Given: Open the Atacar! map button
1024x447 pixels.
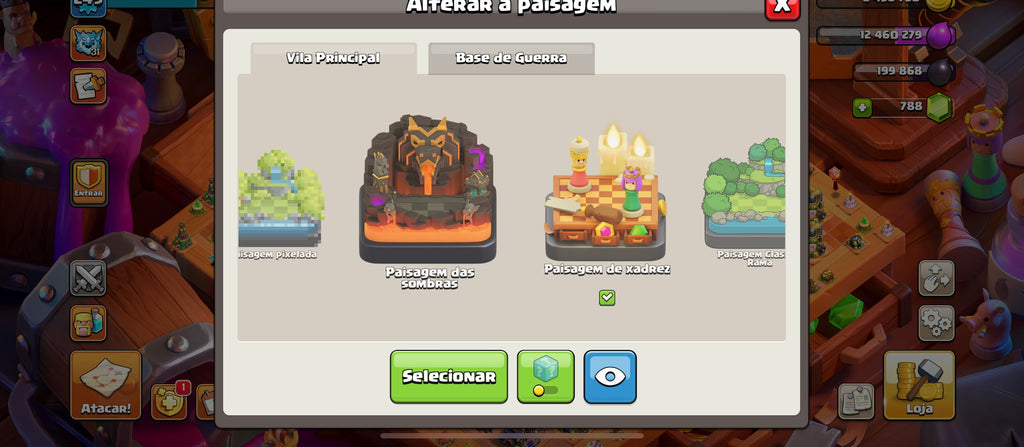Looking at the screenshot, I should tap(105, 384).
